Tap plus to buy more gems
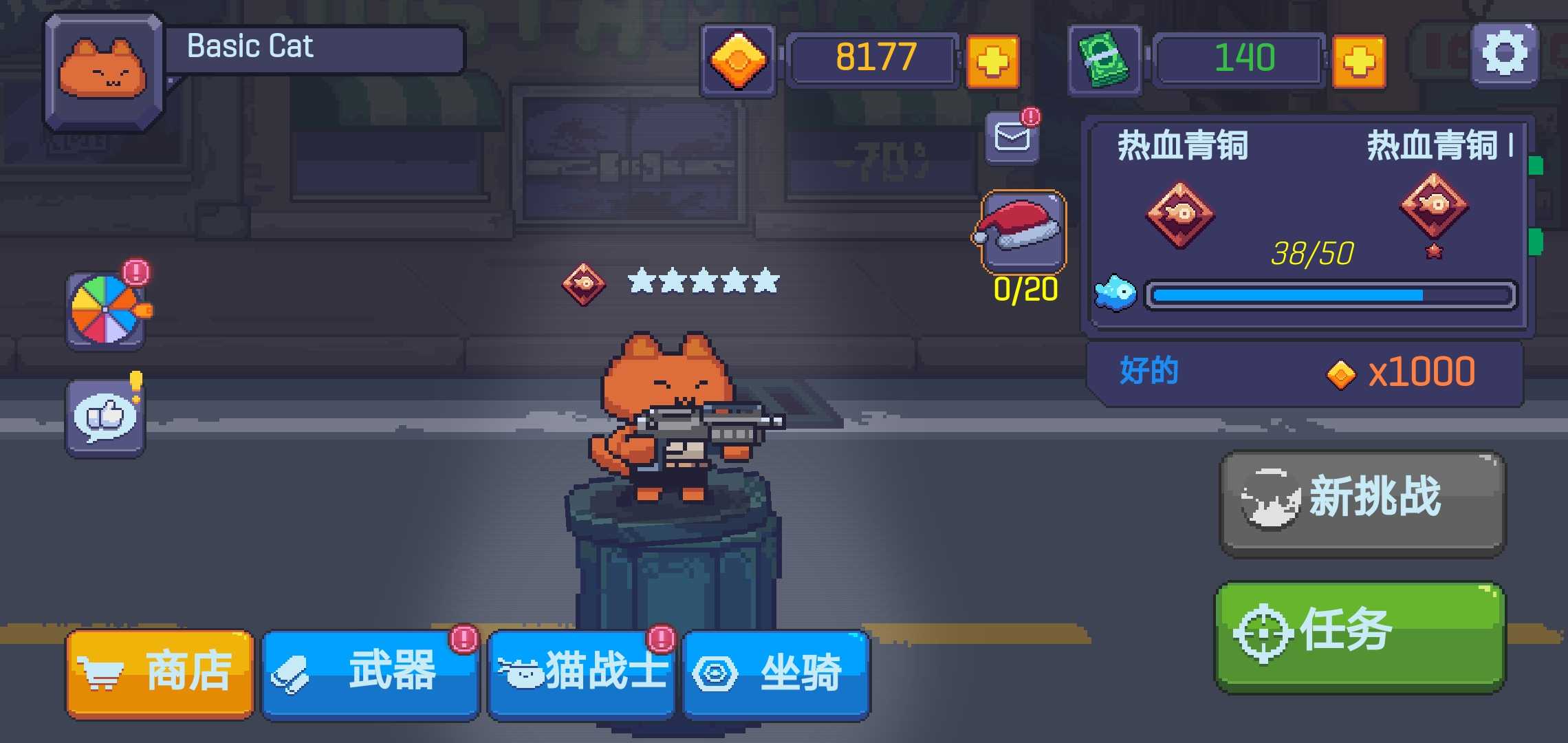The height and width of the screenshot is (743, 1568). (x=994, y=61)
